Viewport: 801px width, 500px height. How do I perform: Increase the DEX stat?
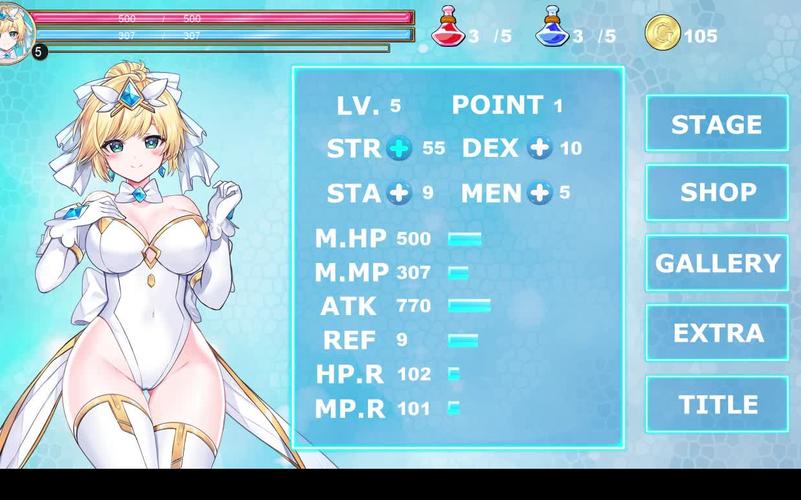[540, 149]
